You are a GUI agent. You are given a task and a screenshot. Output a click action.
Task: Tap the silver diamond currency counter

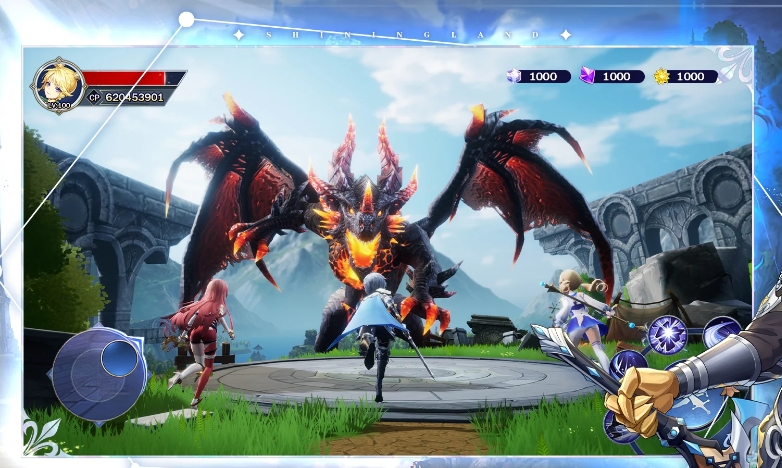pos(539,76)
